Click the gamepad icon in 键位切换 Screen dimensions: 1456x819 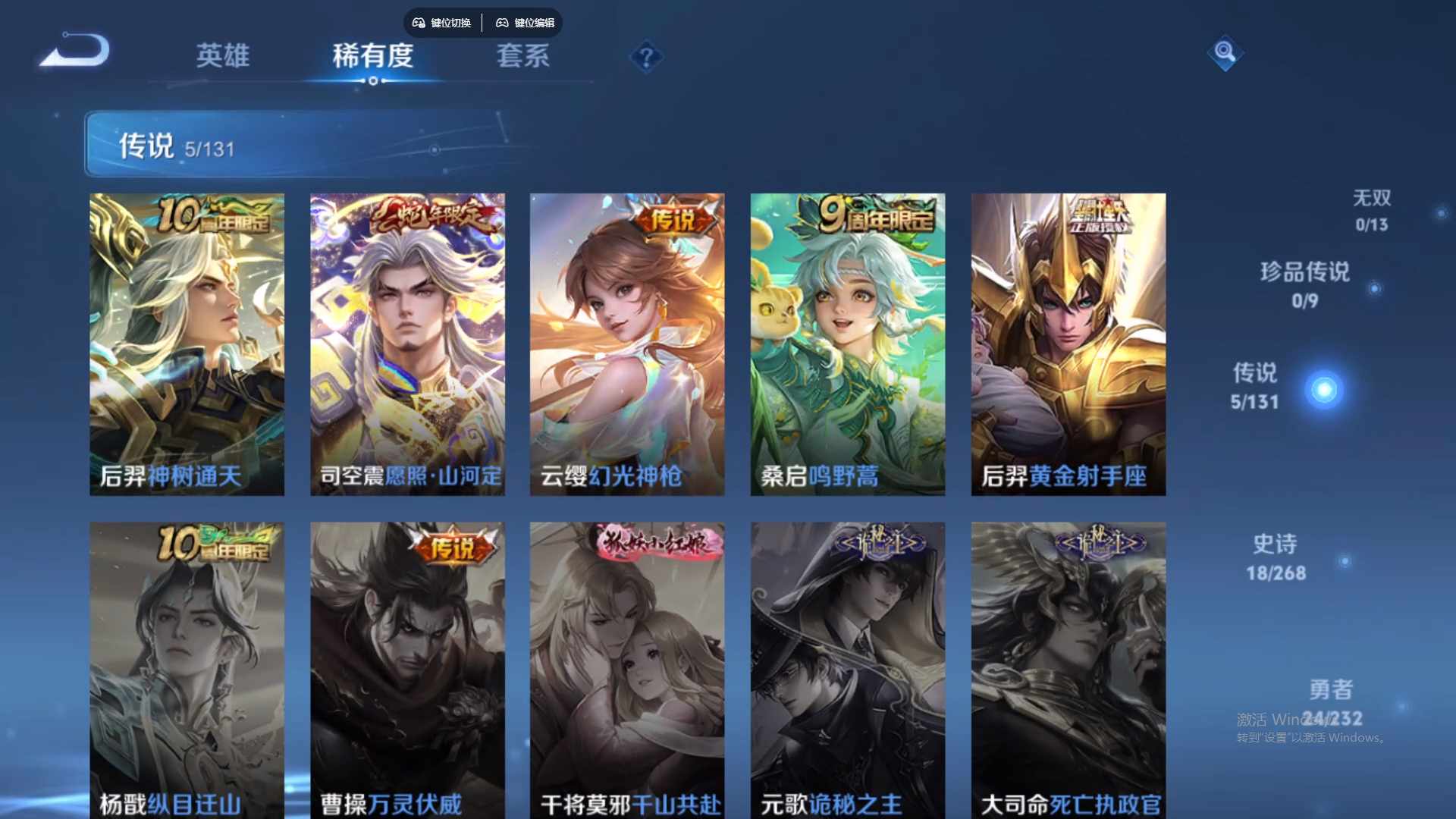point(418,23)
